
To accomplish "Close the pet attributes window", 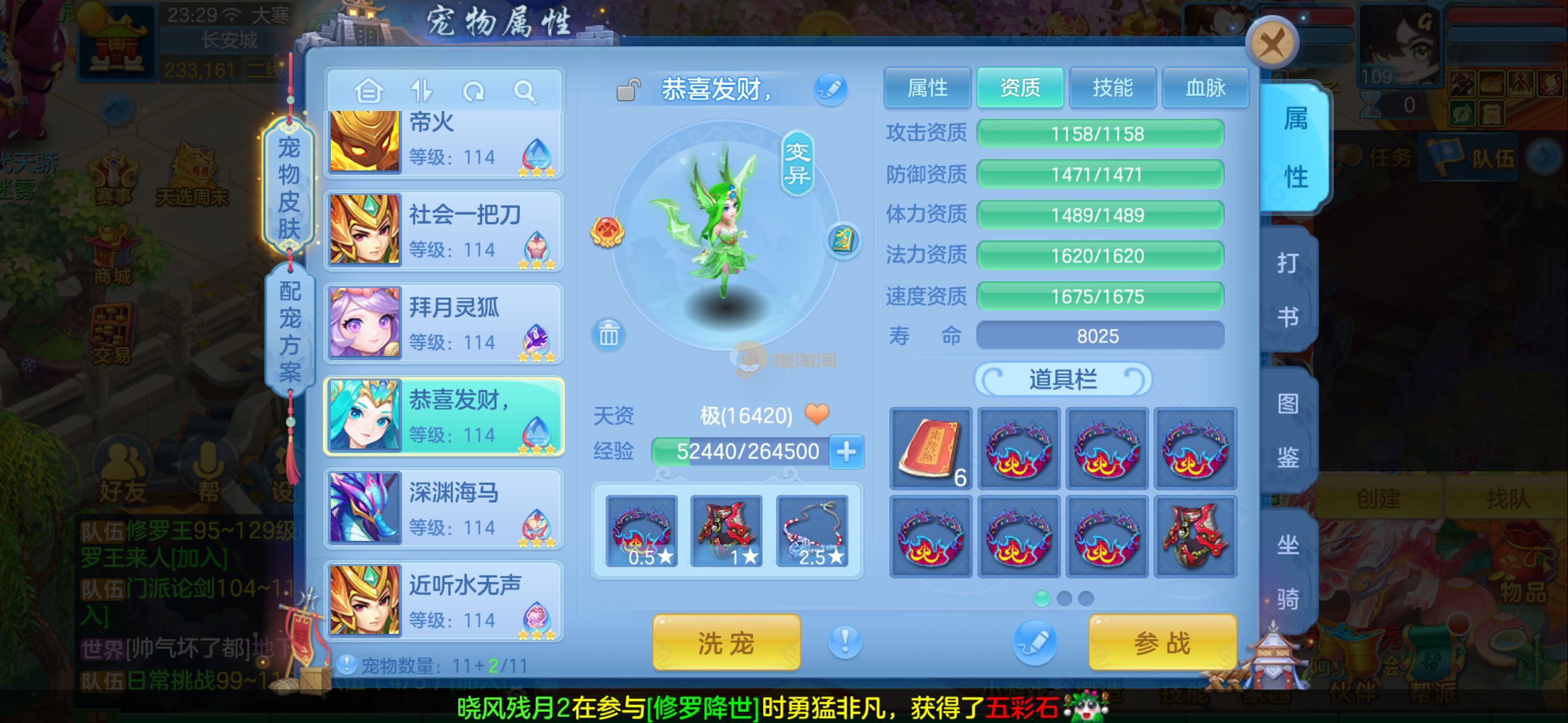I will pyautogui.click(x=1271, y=43).
